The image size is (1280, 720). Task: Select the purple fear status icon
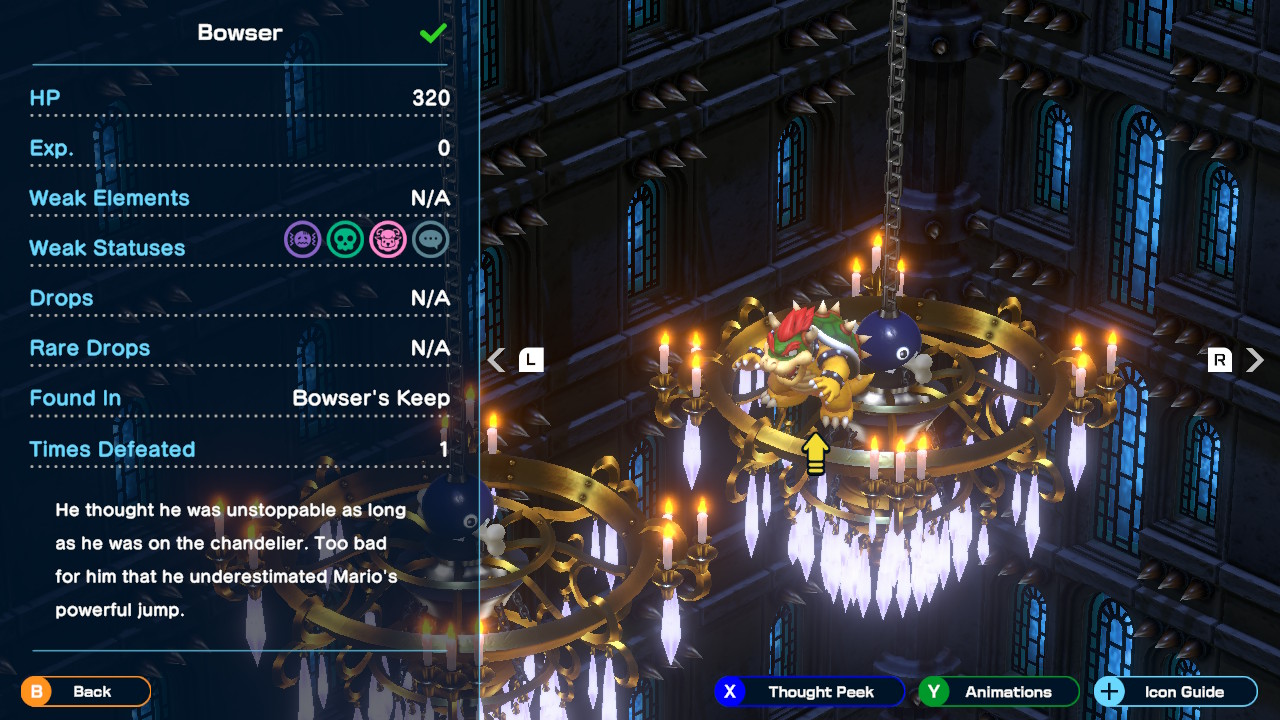point(302,240)
